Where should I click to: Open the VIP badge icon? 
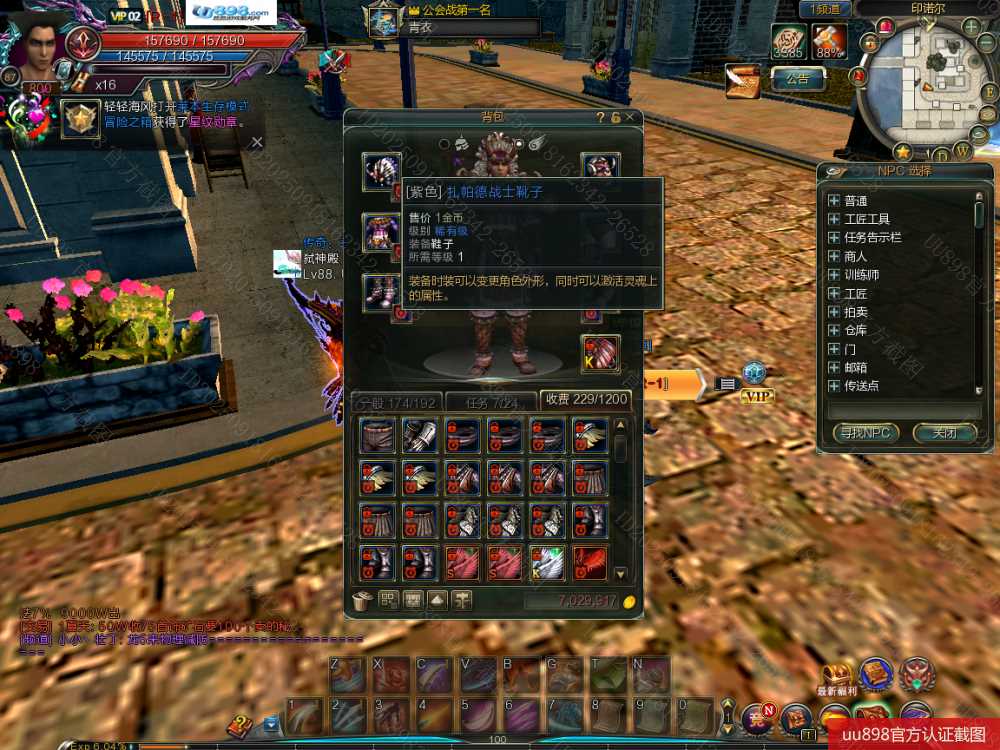pyautogui.click(x=757, y=396)
